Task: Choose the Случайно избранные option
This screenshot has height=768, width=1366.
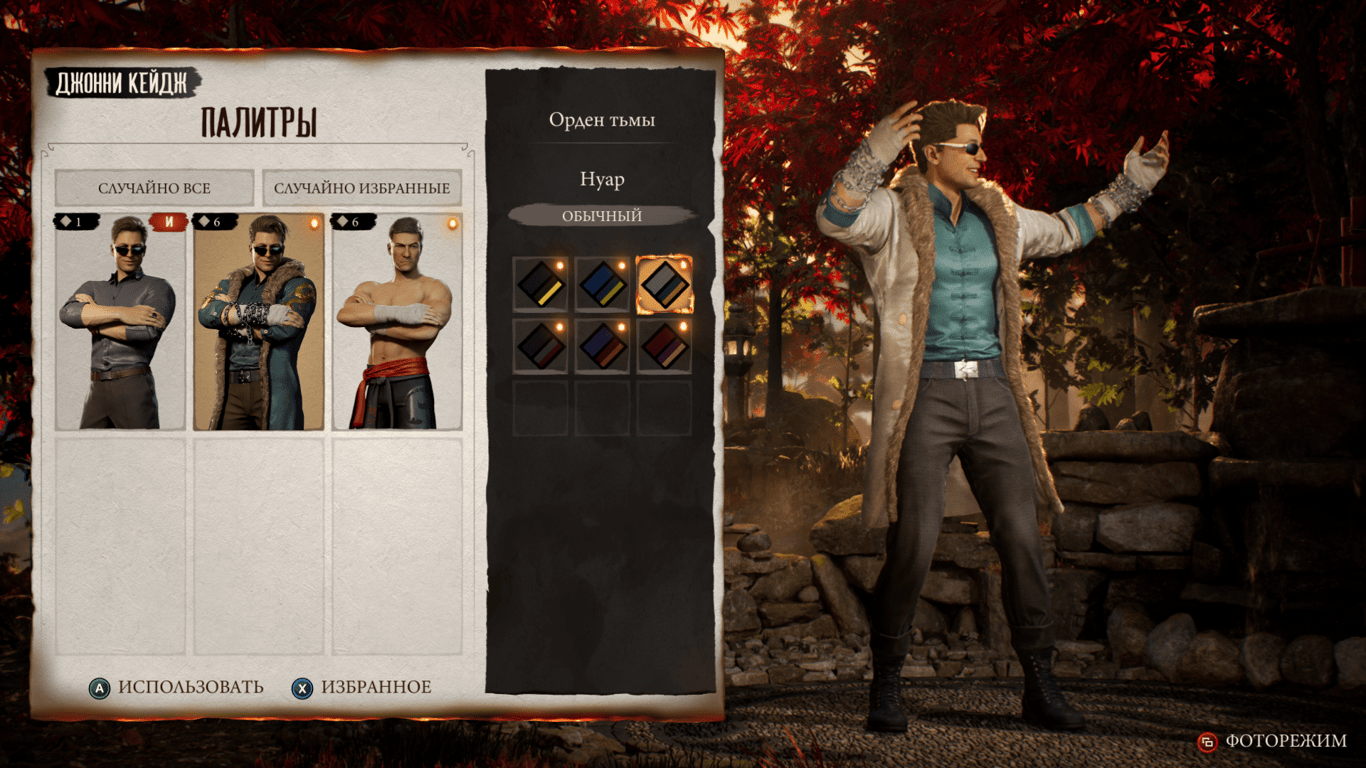Action: click(x=362, y=188)
